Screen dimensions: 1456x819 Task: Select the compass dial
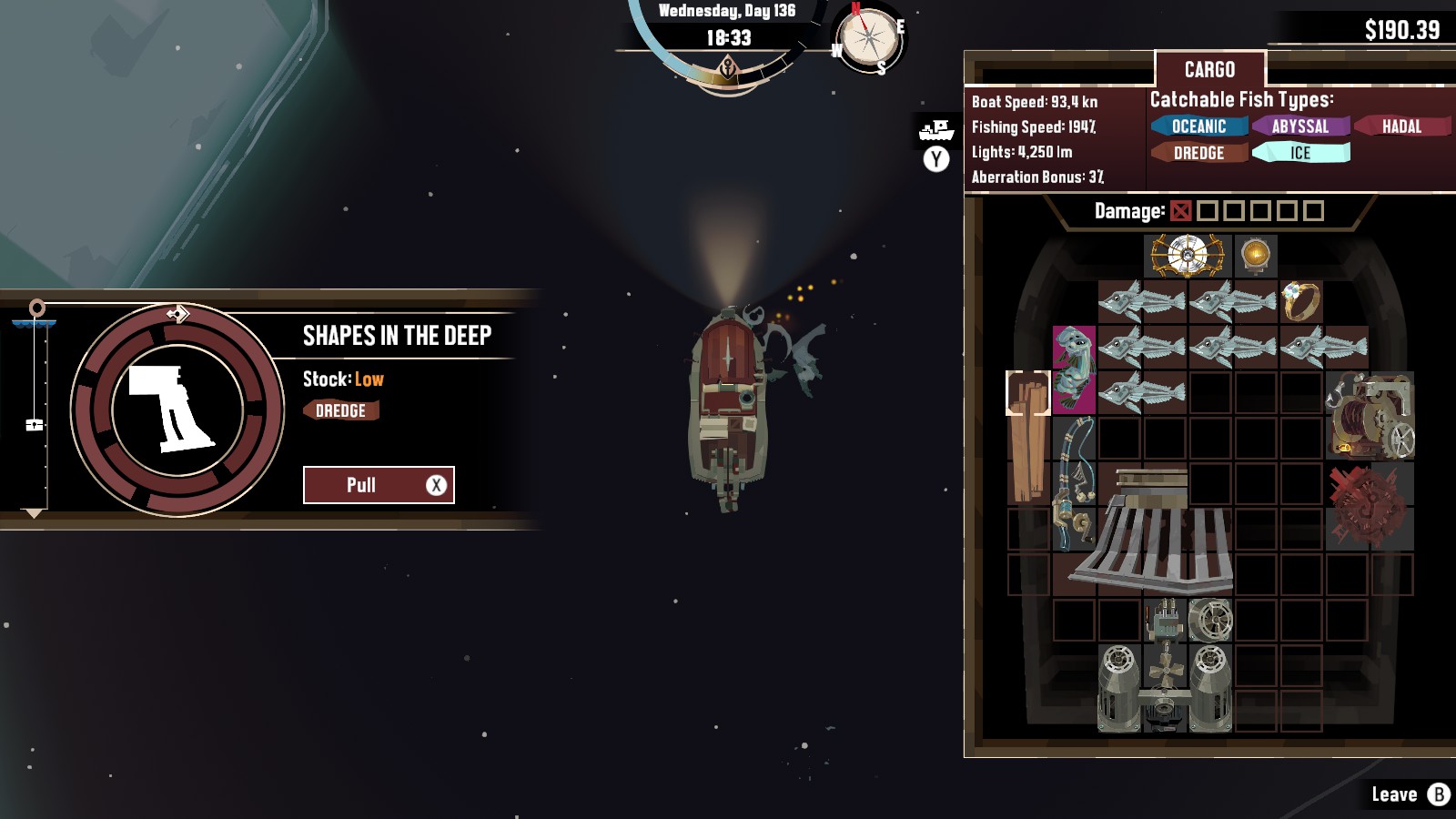tap(869, 40)
